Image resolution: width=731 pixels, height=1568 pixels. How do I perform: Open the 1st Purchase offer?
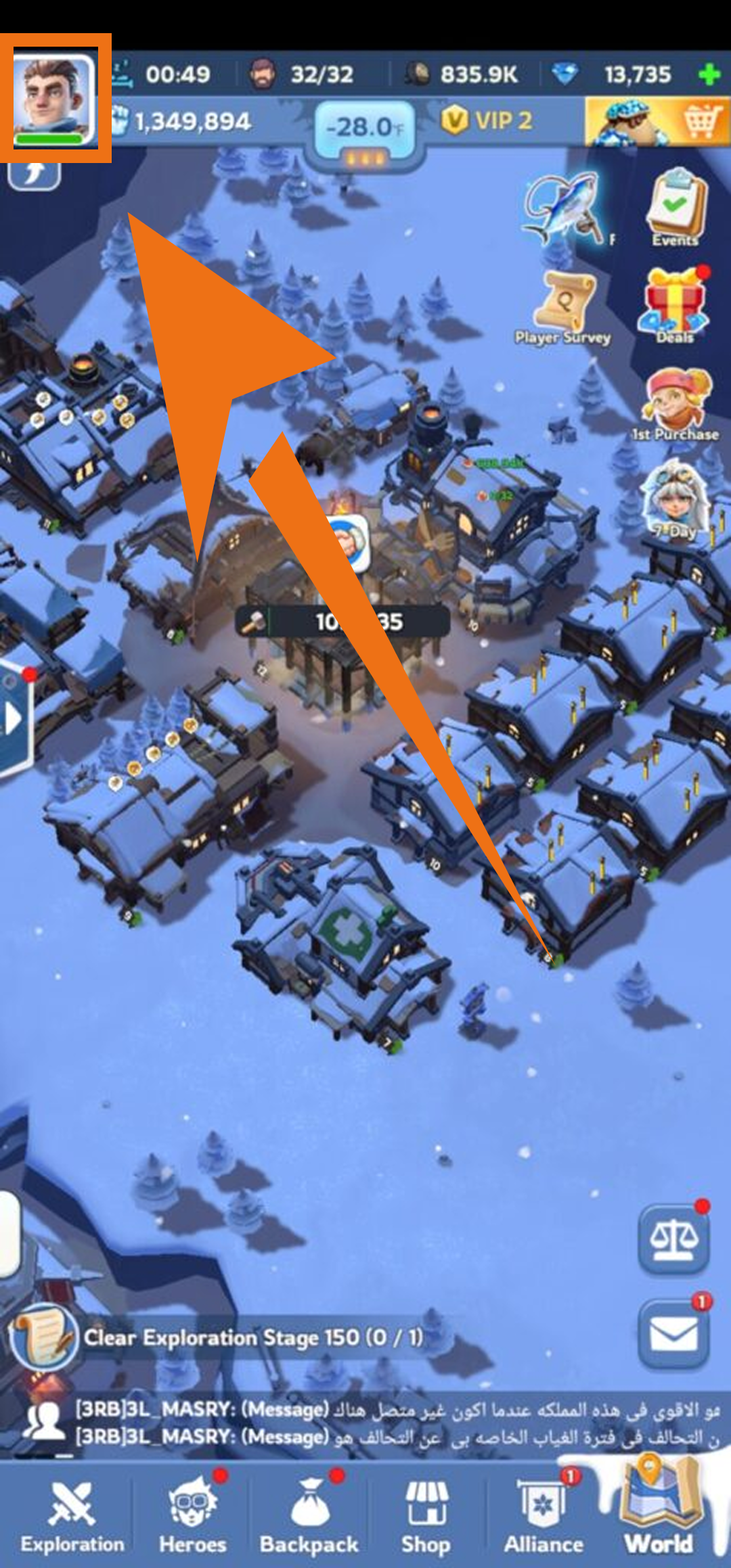point(675,404)
